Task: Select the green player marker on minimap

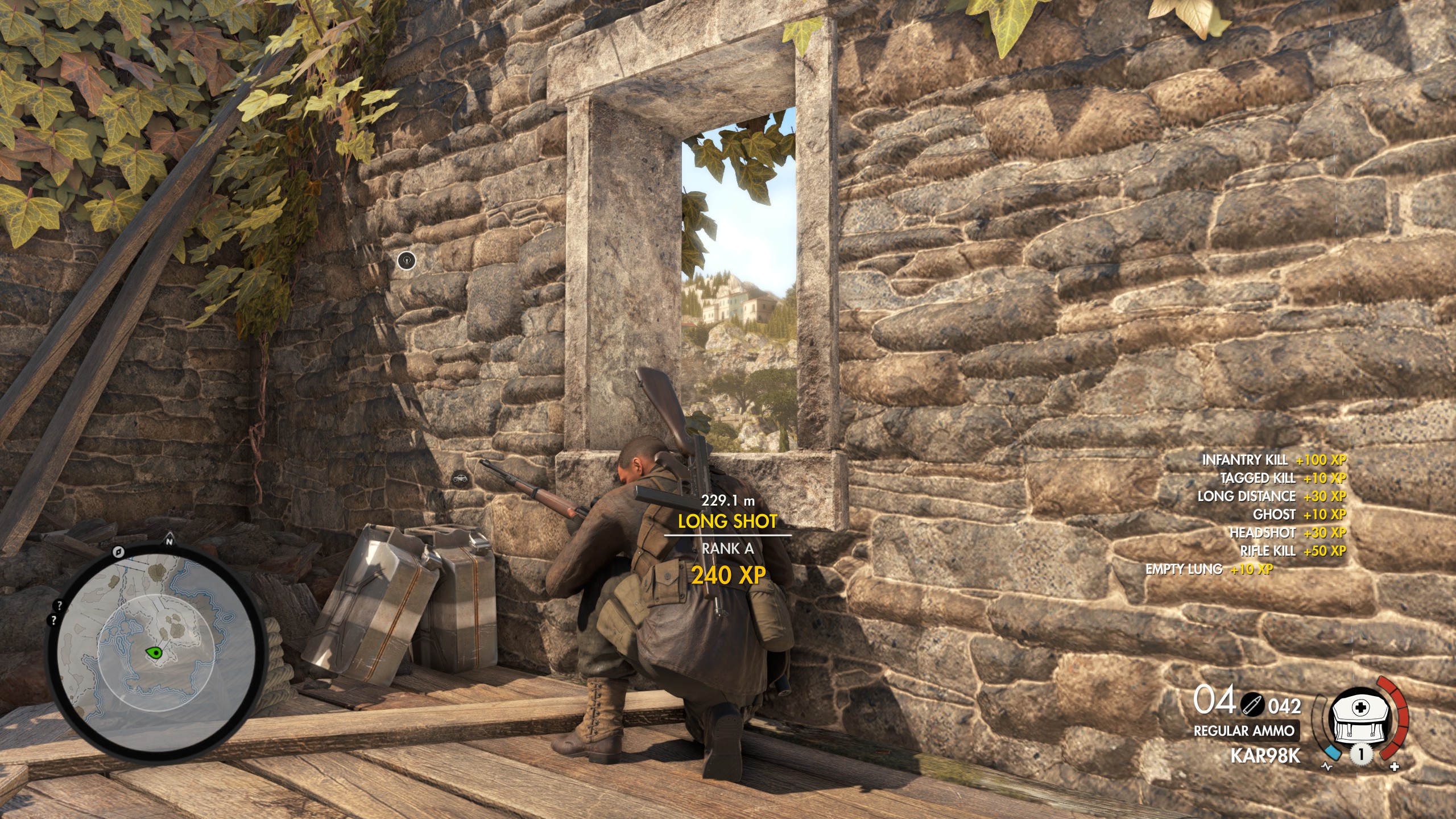Action: (x=154, y=652)
